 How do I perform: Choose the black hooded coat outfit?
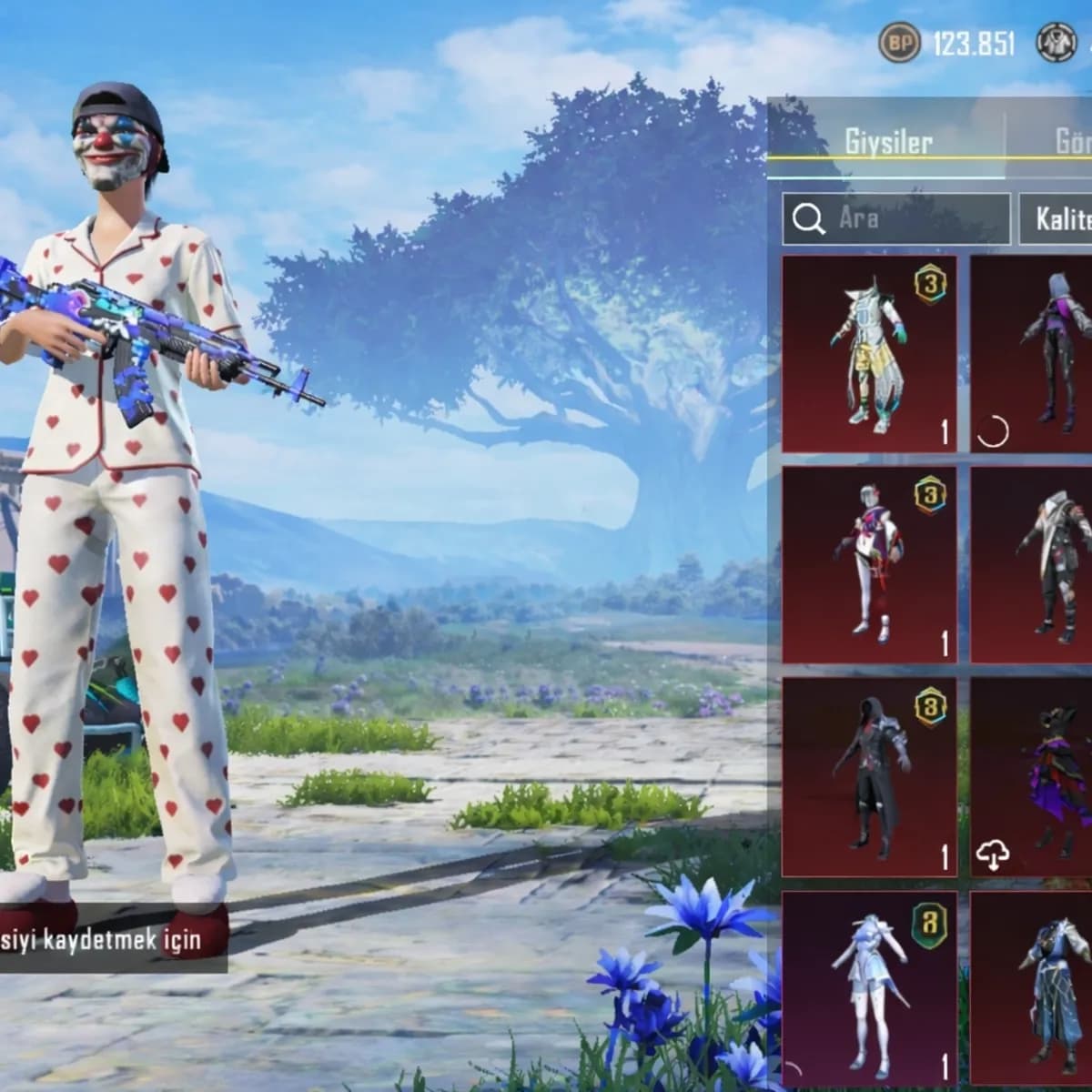[x=869, y=775]
